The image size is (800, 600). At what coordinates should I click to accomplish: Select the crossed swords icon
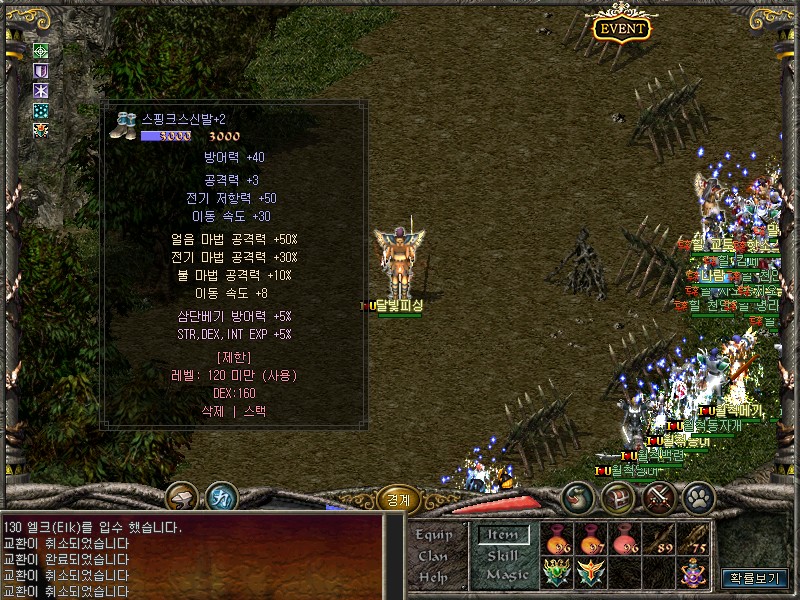[x=658, y=497]
